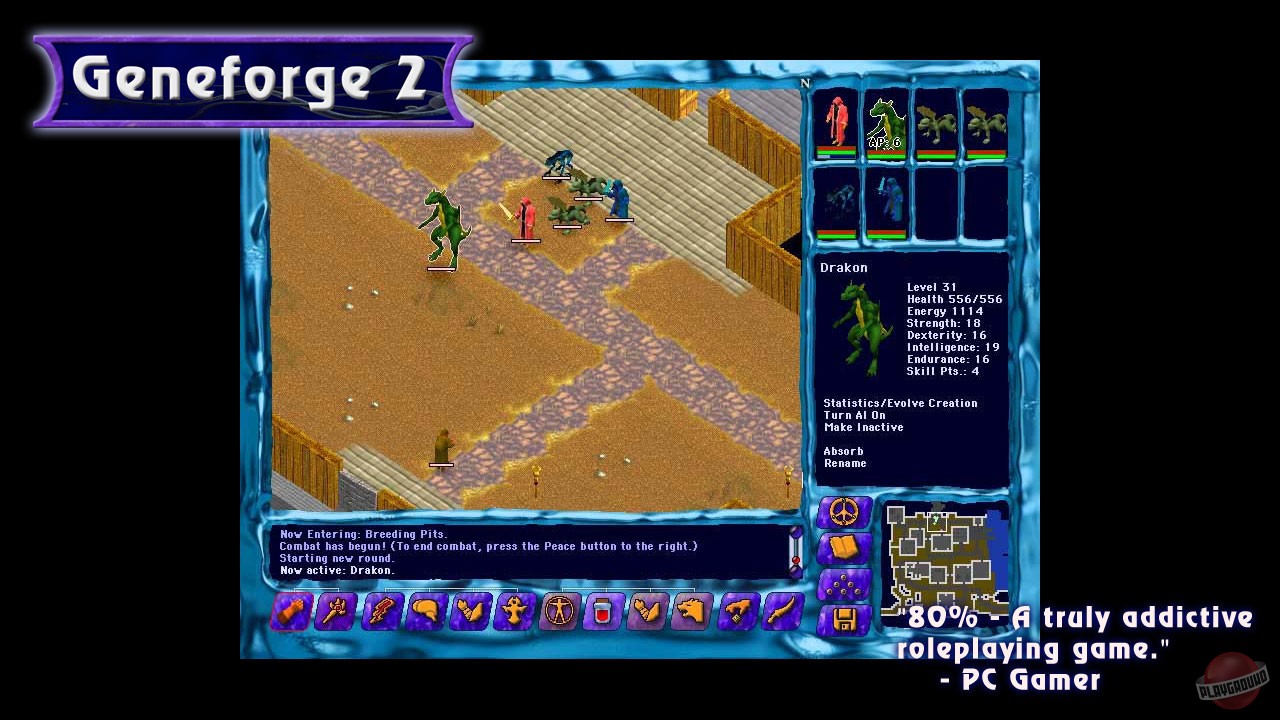Open the character sheet via the Vitruvian man icon
Image resolution: width=1280 pixels, height=720 pixels.
pyautogui.click(x=559, y=612)
